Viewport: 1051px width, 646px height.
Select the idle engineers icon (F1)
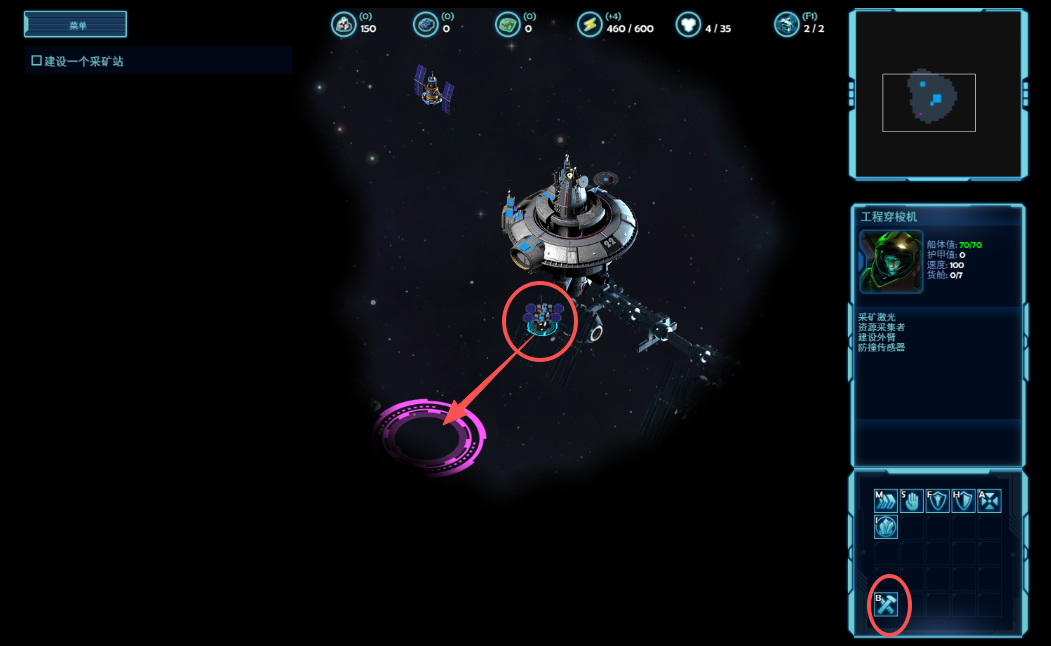[786, 25]
